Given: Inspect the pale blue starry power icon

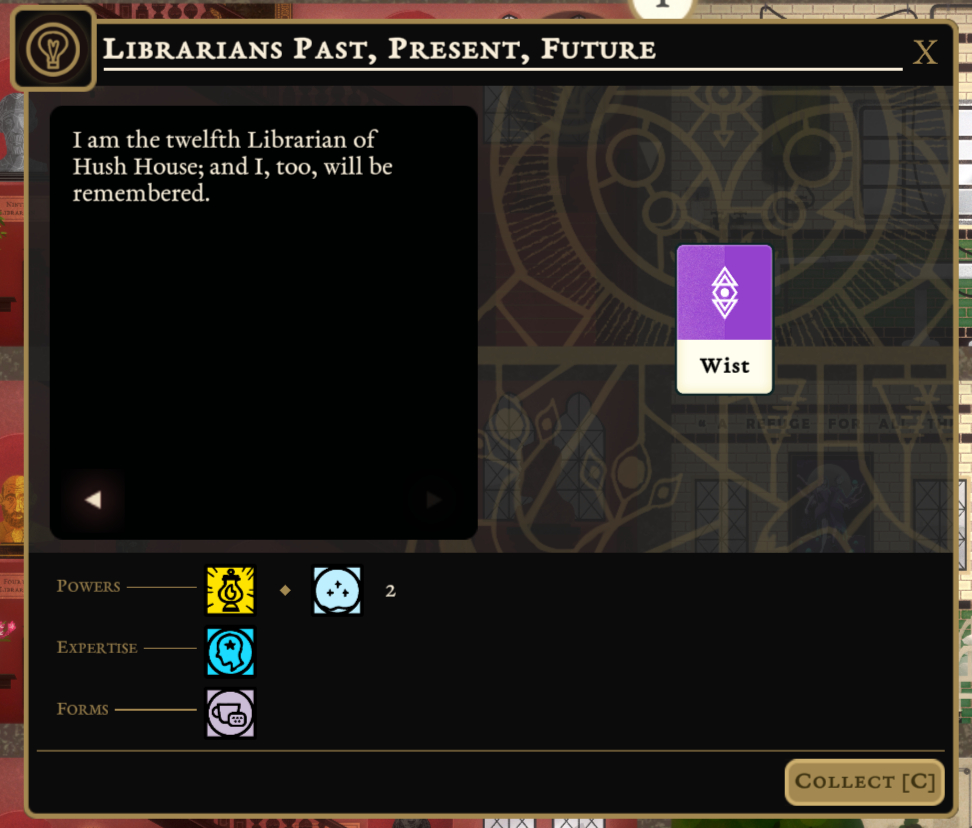Looking at the screenshot, I should [337, 590].
